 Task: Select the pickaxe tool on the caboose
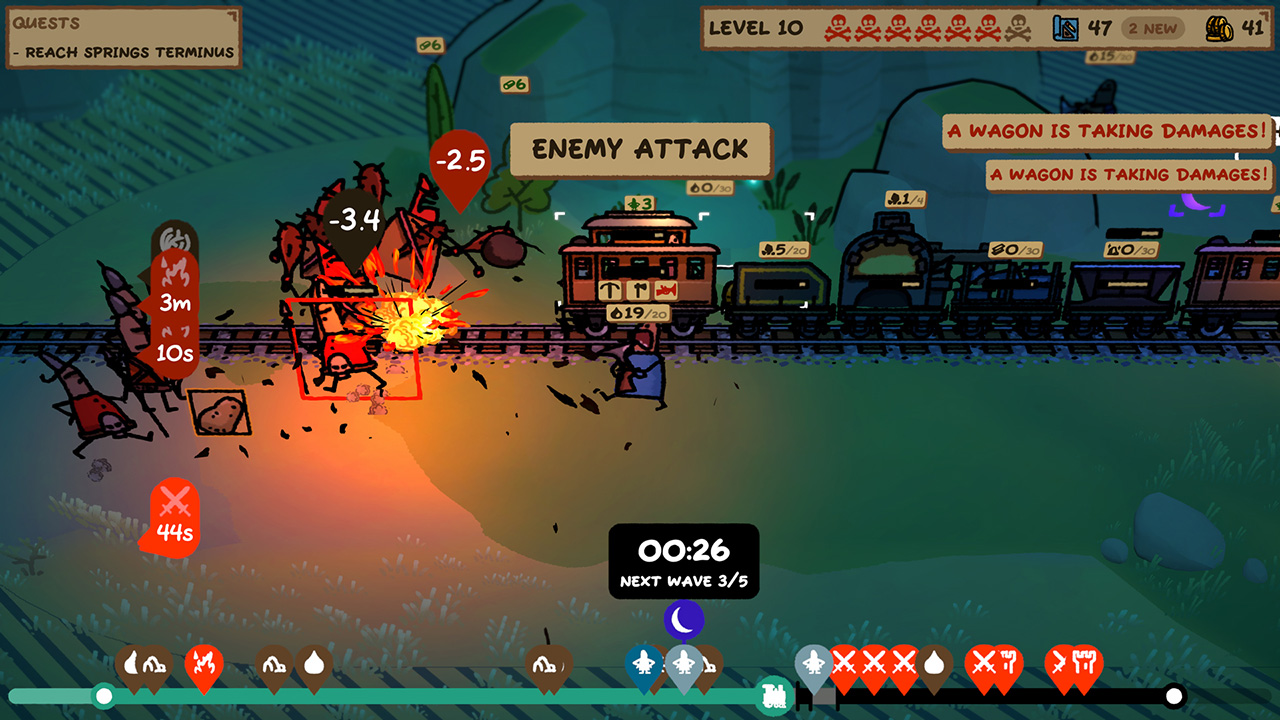[610, 290]
